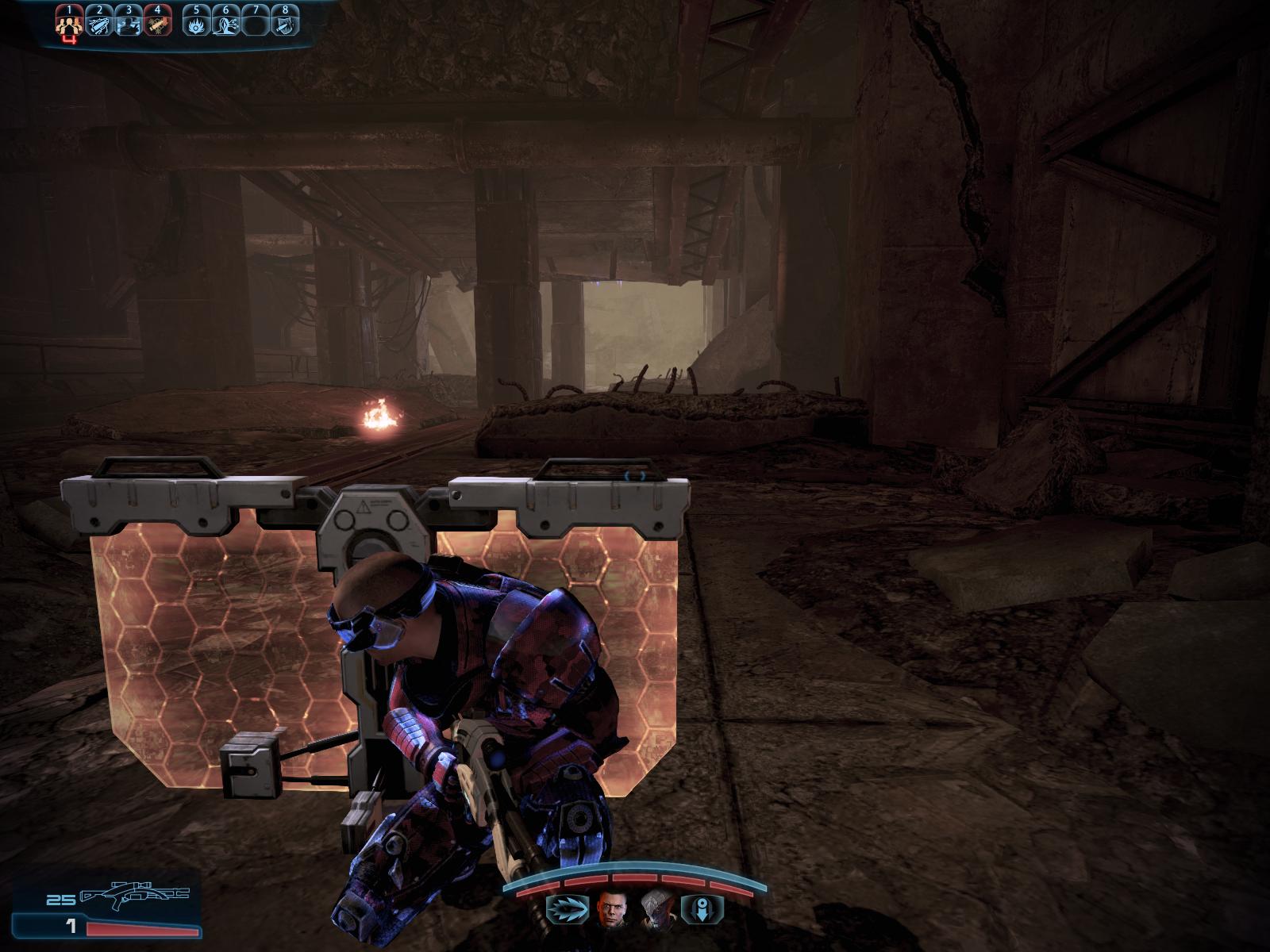This screenshot has height=952, width=1270.
Task: Trigger the silhouette soldier power in slot 3
Action: pyautogui.click(x=128, y=25)
